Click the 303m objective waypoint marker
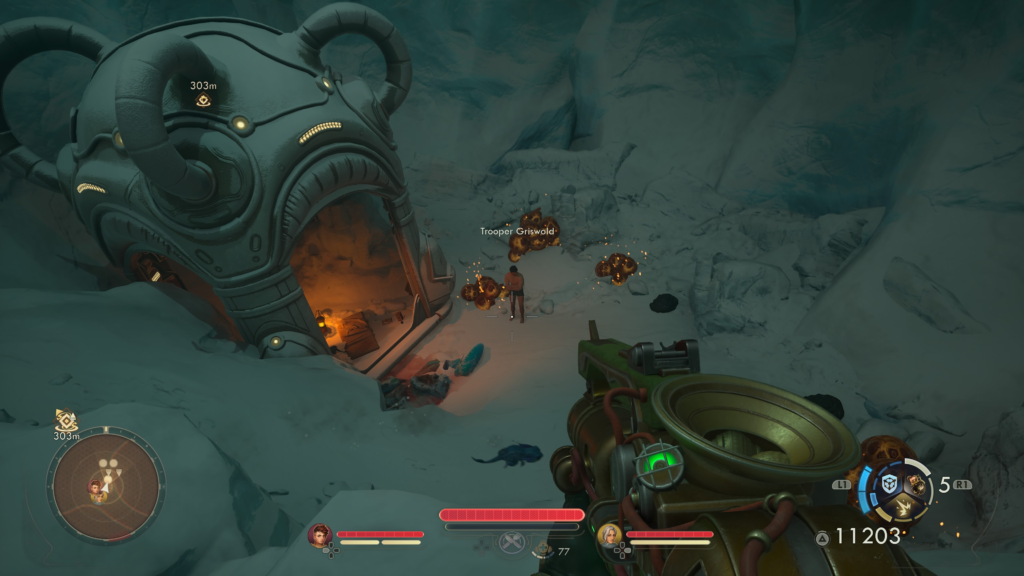The image size is (1024, 576). click(x=203, y=100)
